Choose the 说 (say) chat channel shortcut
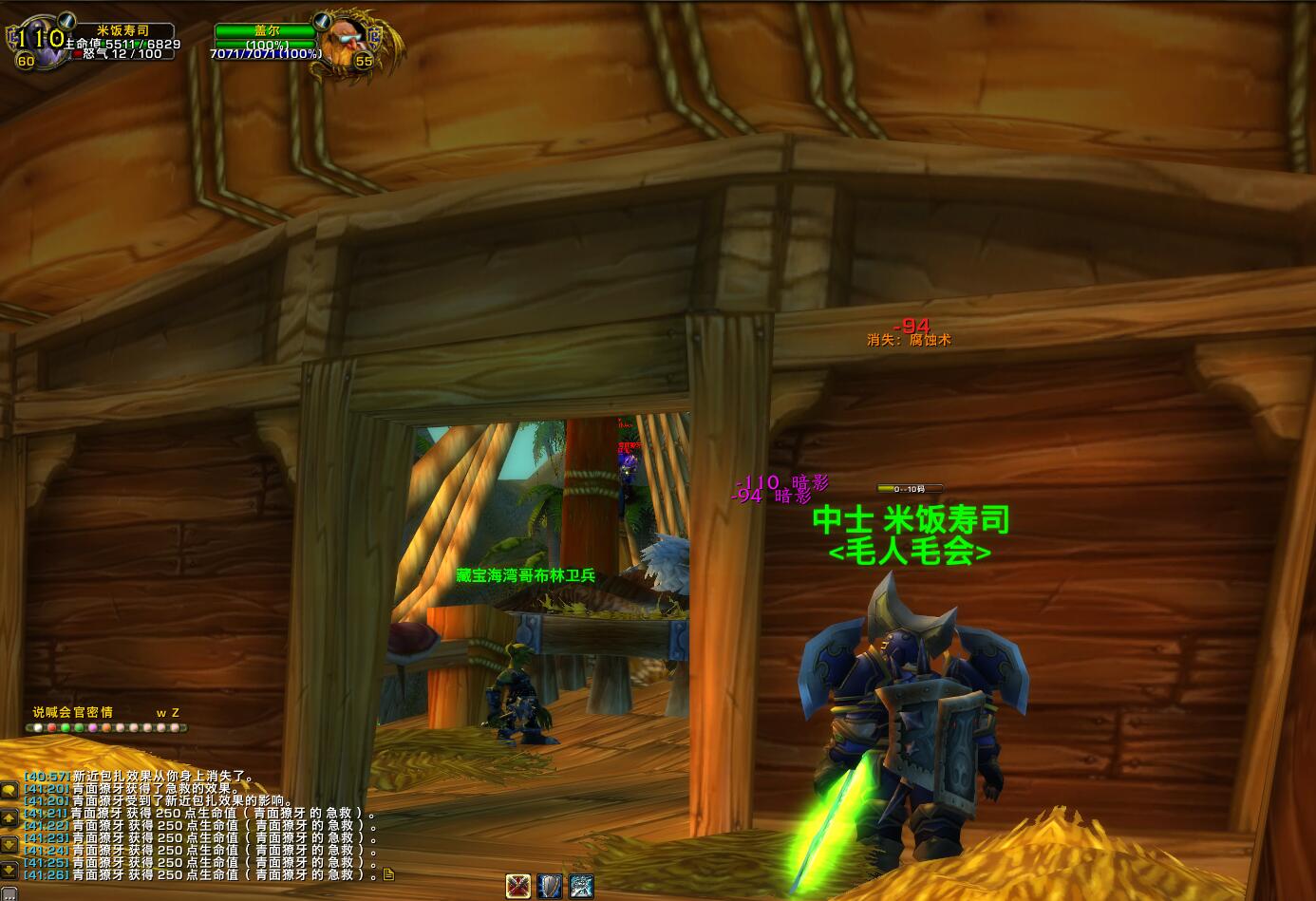This screenshot has height=901, width=1316. point(38,712)
